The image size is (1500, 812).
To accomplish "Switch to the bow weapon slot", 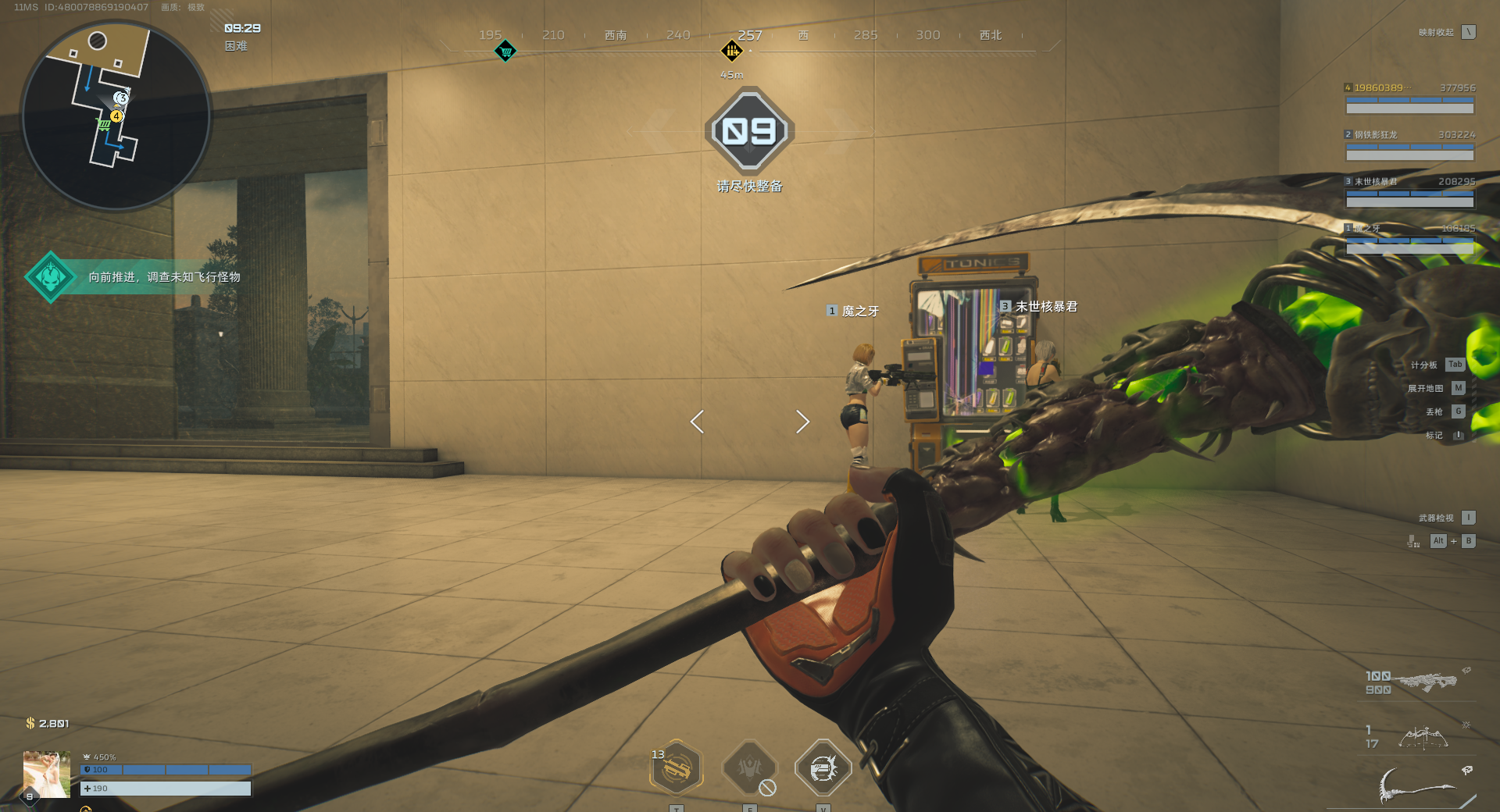I will [1422, 737].
